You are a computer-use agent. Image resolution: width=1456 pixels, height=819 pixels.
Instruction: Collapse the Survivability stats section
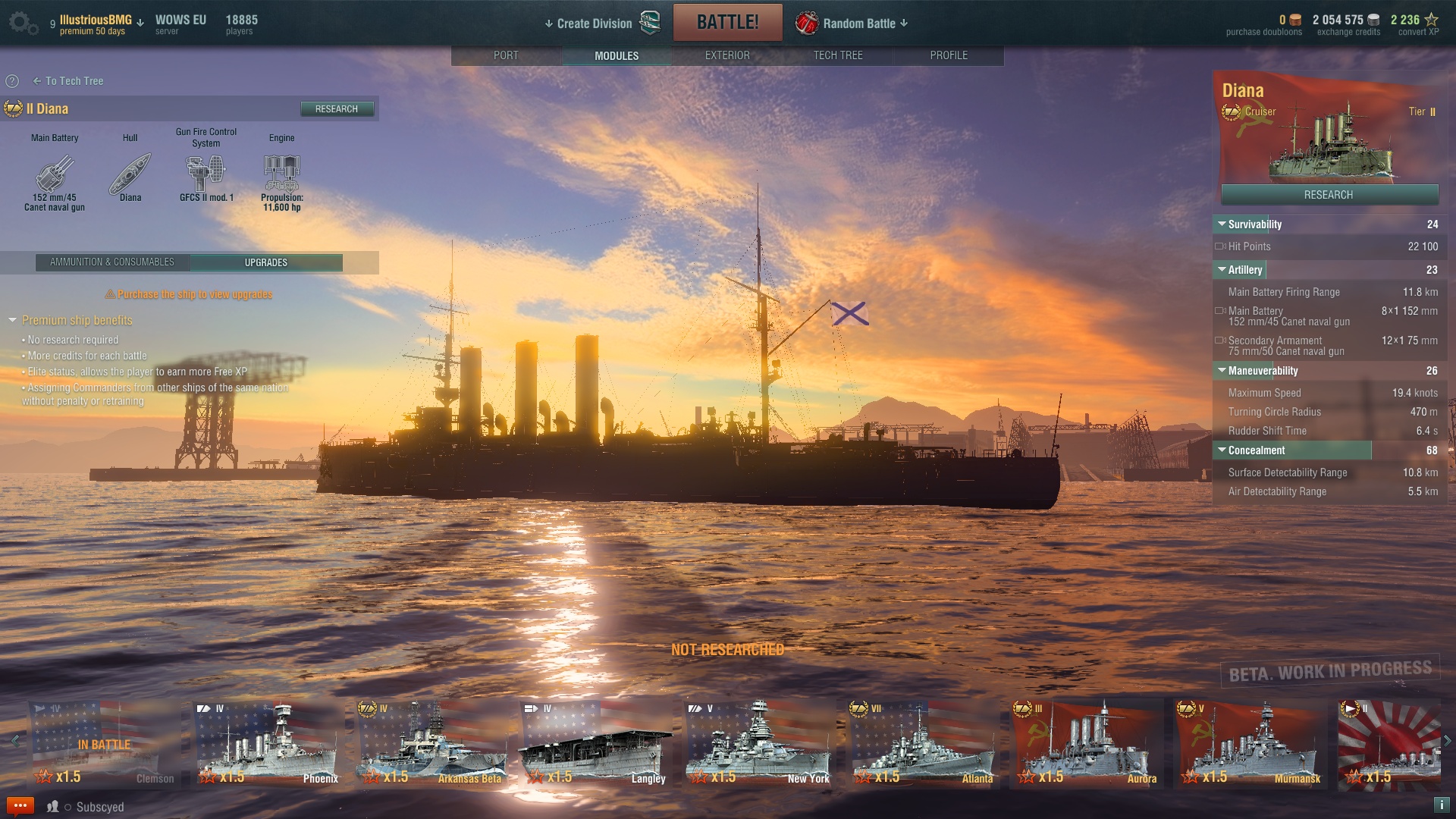[x=1222, y=224]
